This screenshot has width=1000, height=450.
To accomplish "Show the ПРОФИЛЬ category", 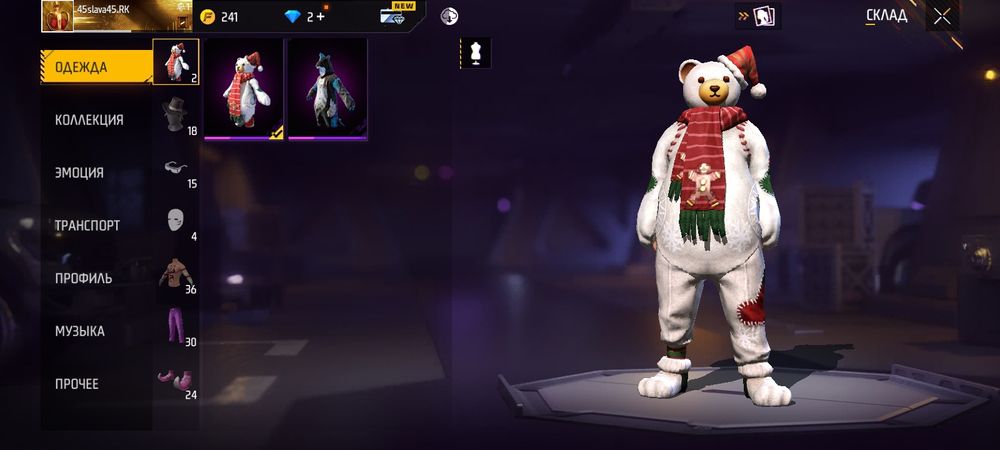I will click(x=83, y=278).
